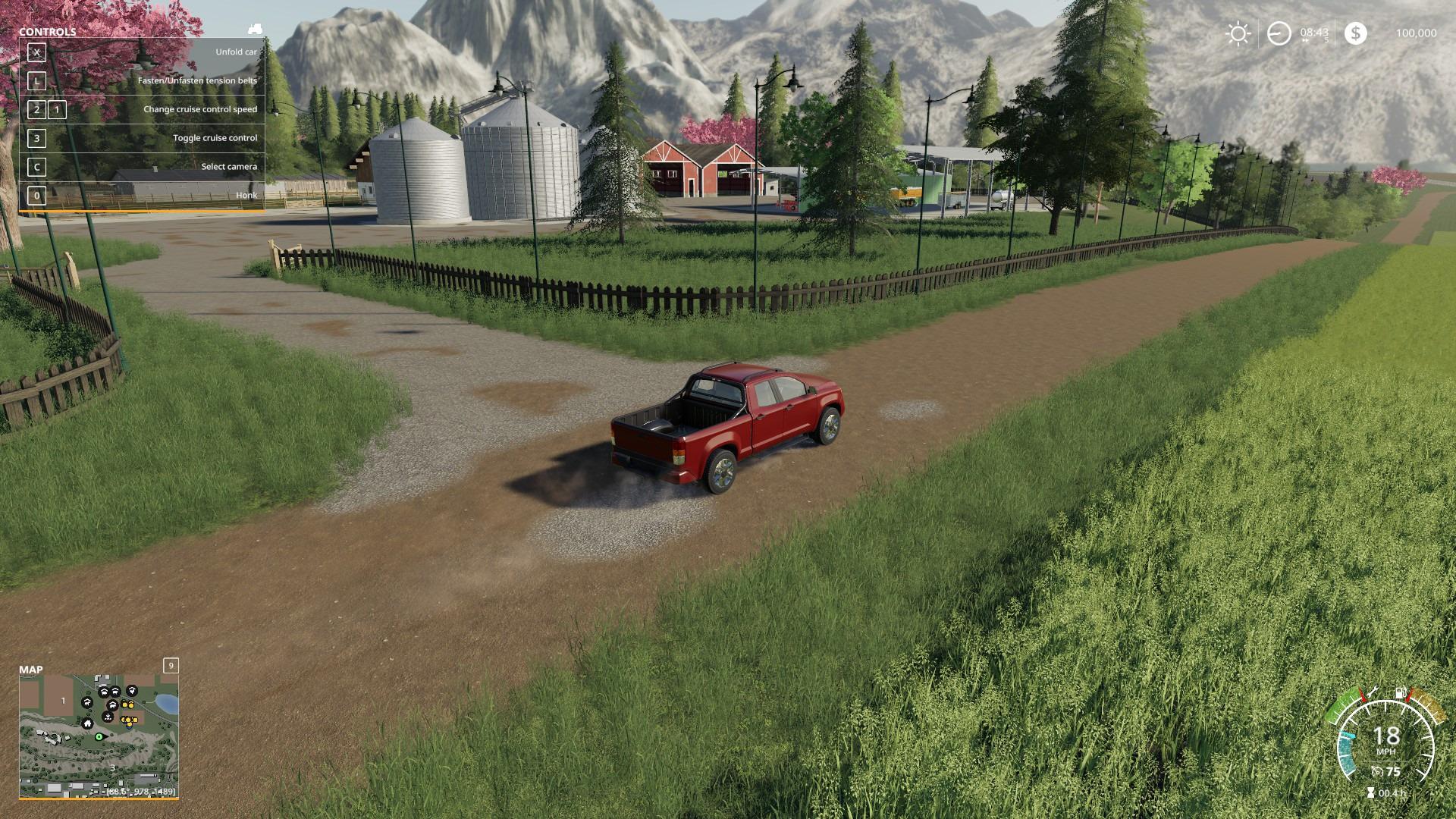
Task: Click the sun weather icon
Action: (x=1238, y=33)
